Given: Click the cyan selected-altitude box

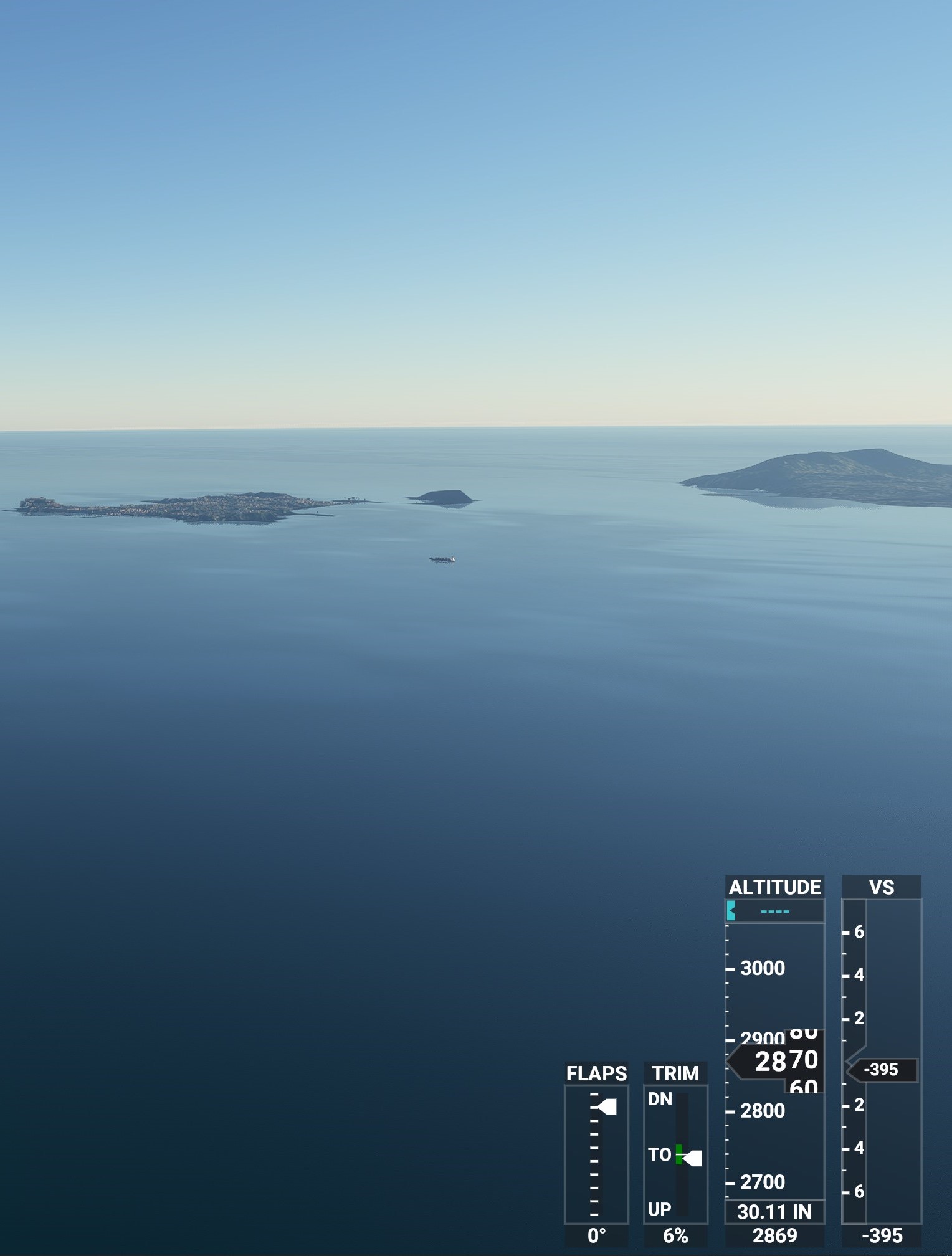Looking at the screenshot, I should click(x=774, y=911).
